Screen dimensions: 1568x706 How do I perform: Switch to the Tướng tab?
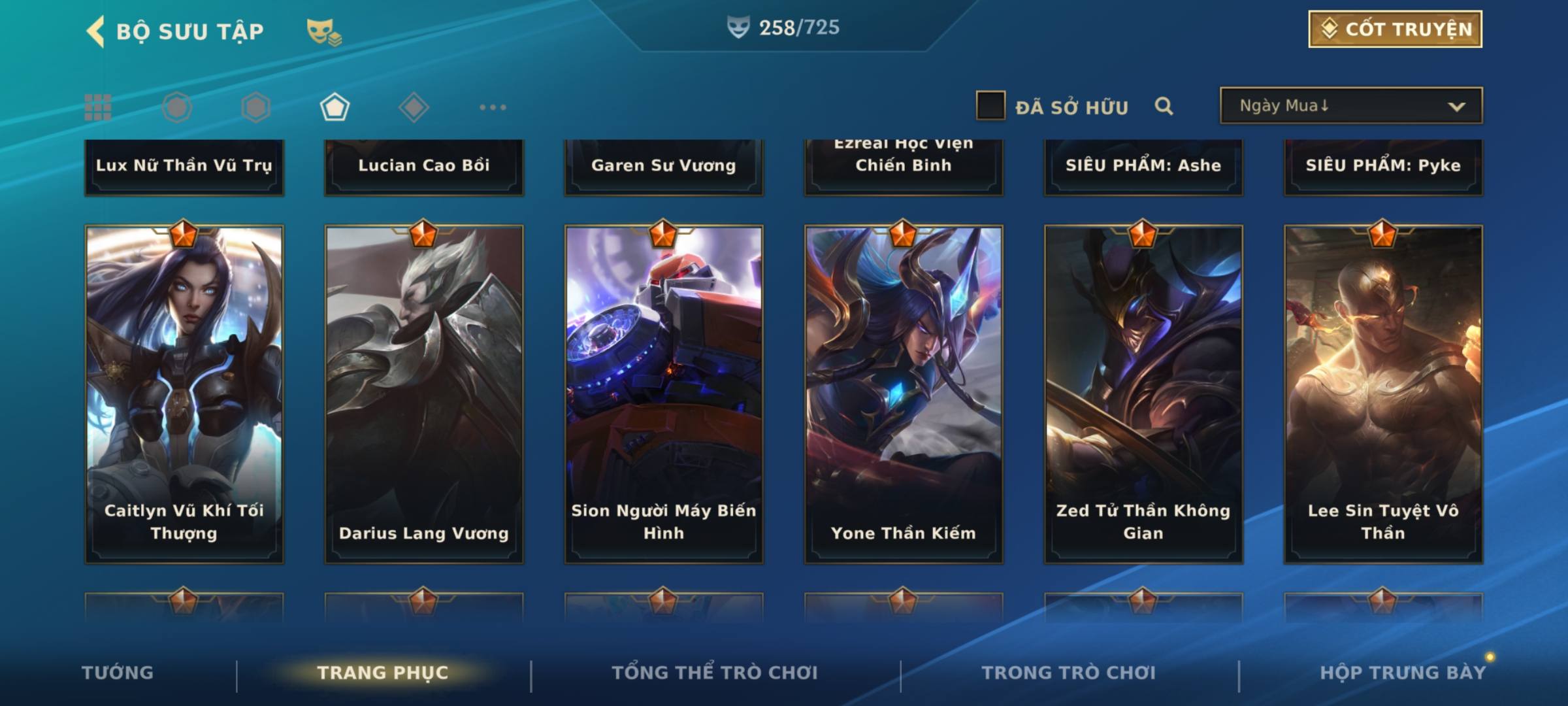(118, 672)
